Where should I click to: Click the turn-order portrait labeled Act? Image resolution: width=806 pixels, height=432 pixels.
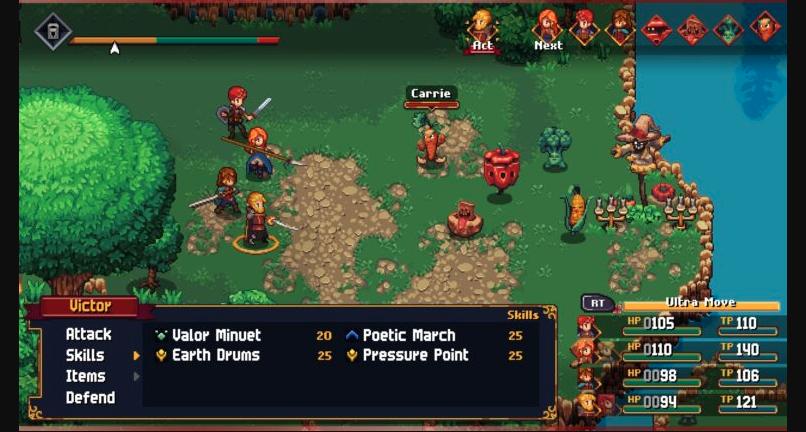(482, 24)
